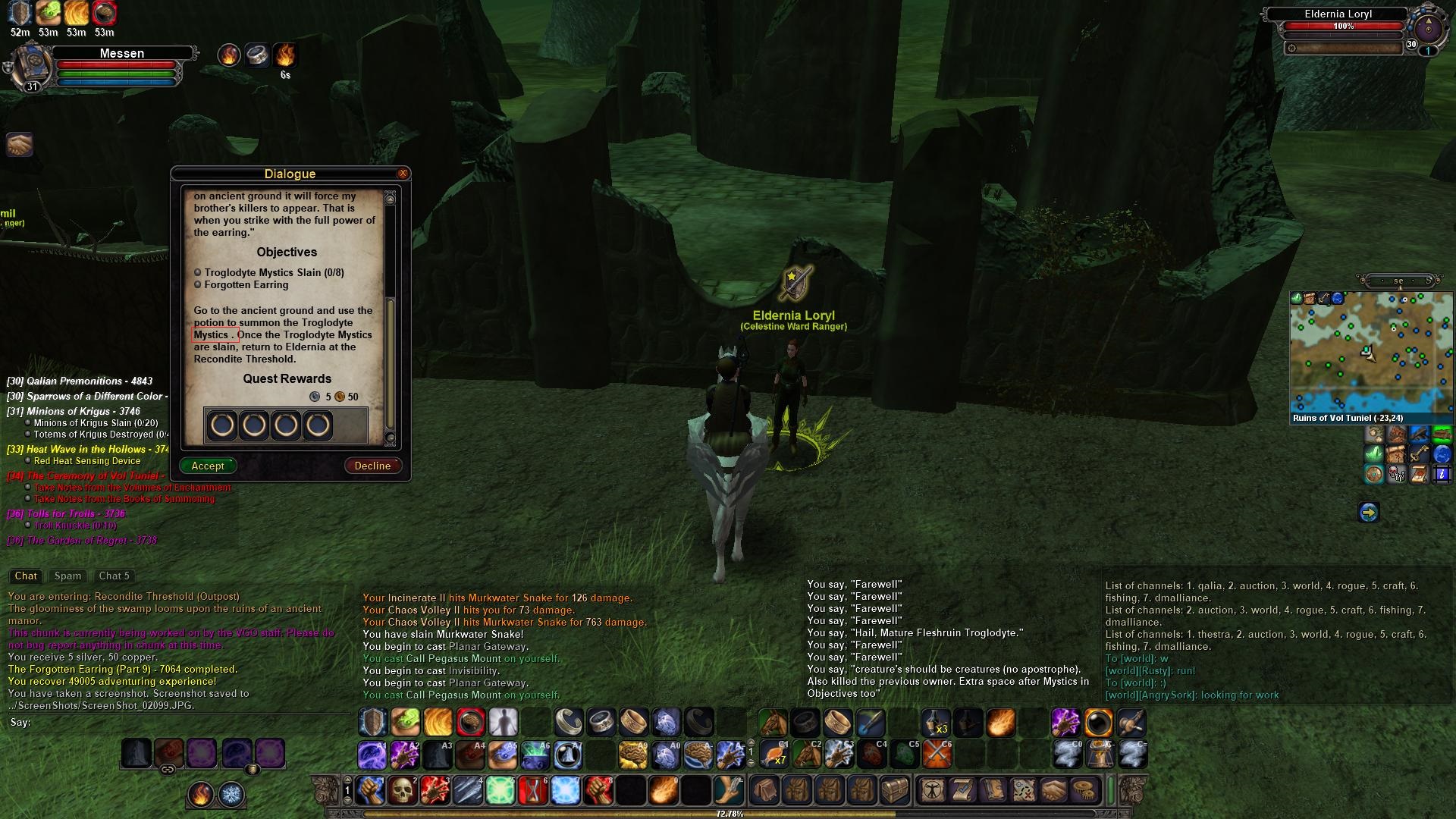This screenshot has width=1456, height=819.
Task: Decline the quest in the Dialogue window
Action: [x=372, y=466]
